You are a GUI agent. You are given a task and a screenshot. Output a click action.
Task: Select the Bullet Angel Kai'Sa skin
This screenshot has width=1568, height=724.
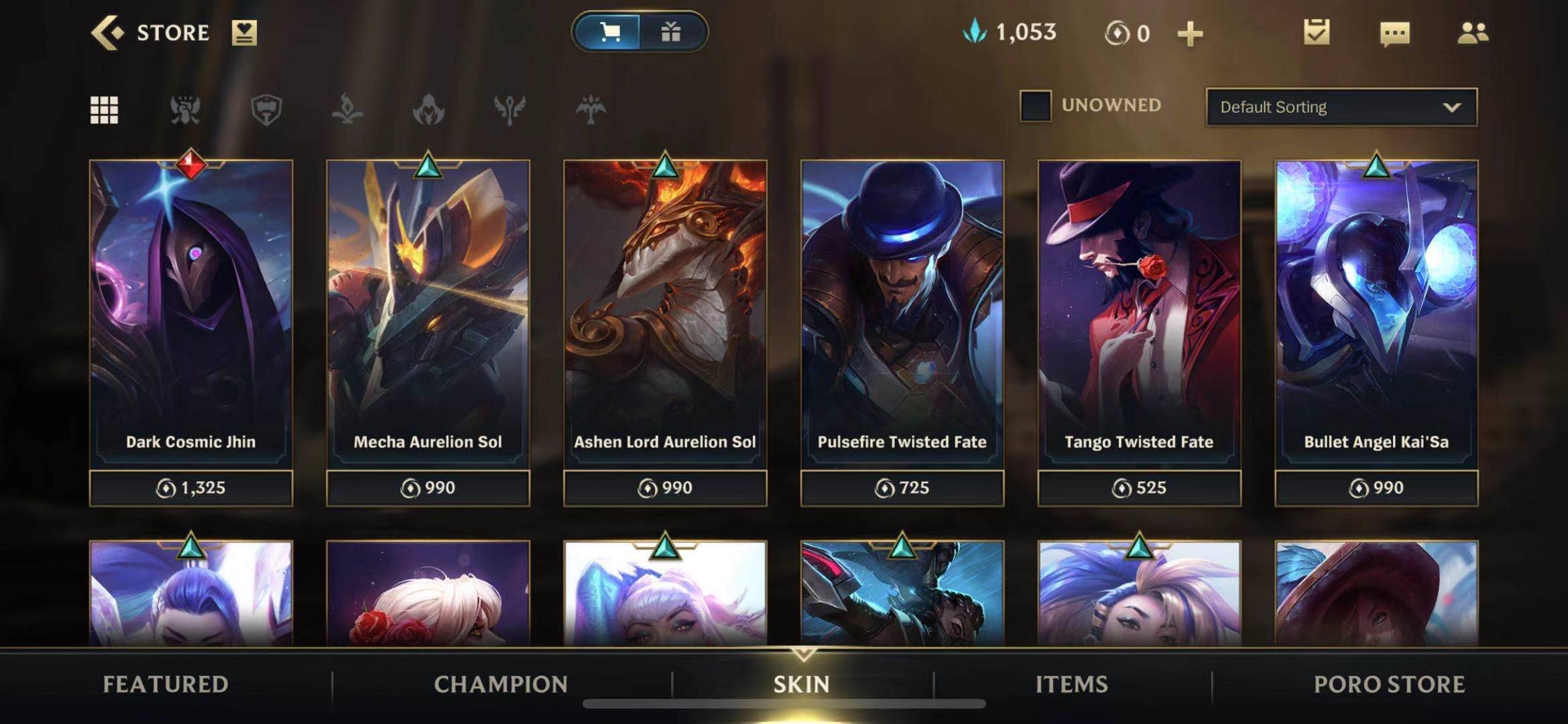point(1376,315)
